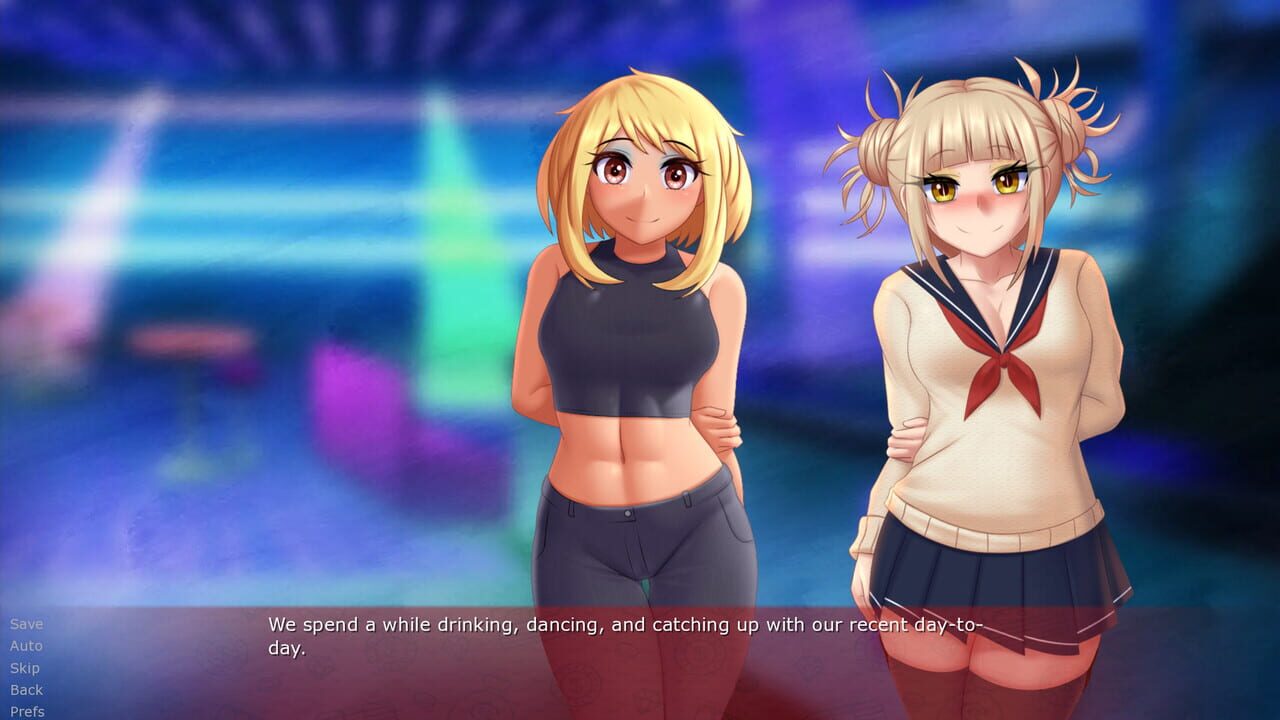Open the Prefs settings screen
Viewport: 1280px width, 720px height.
[x=27, y=712]
